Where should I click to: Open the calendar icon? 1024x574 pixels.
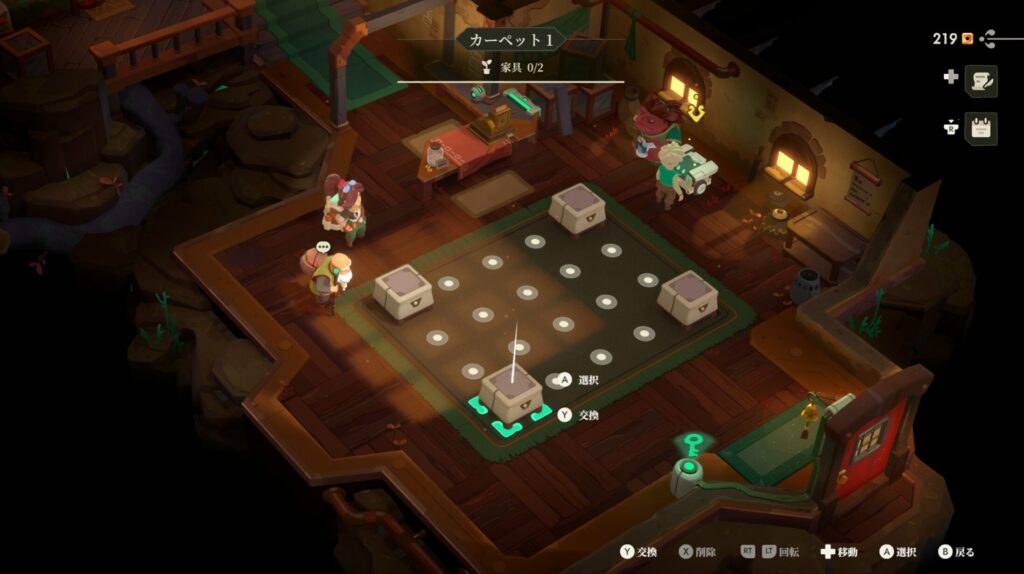coord(980,128)
